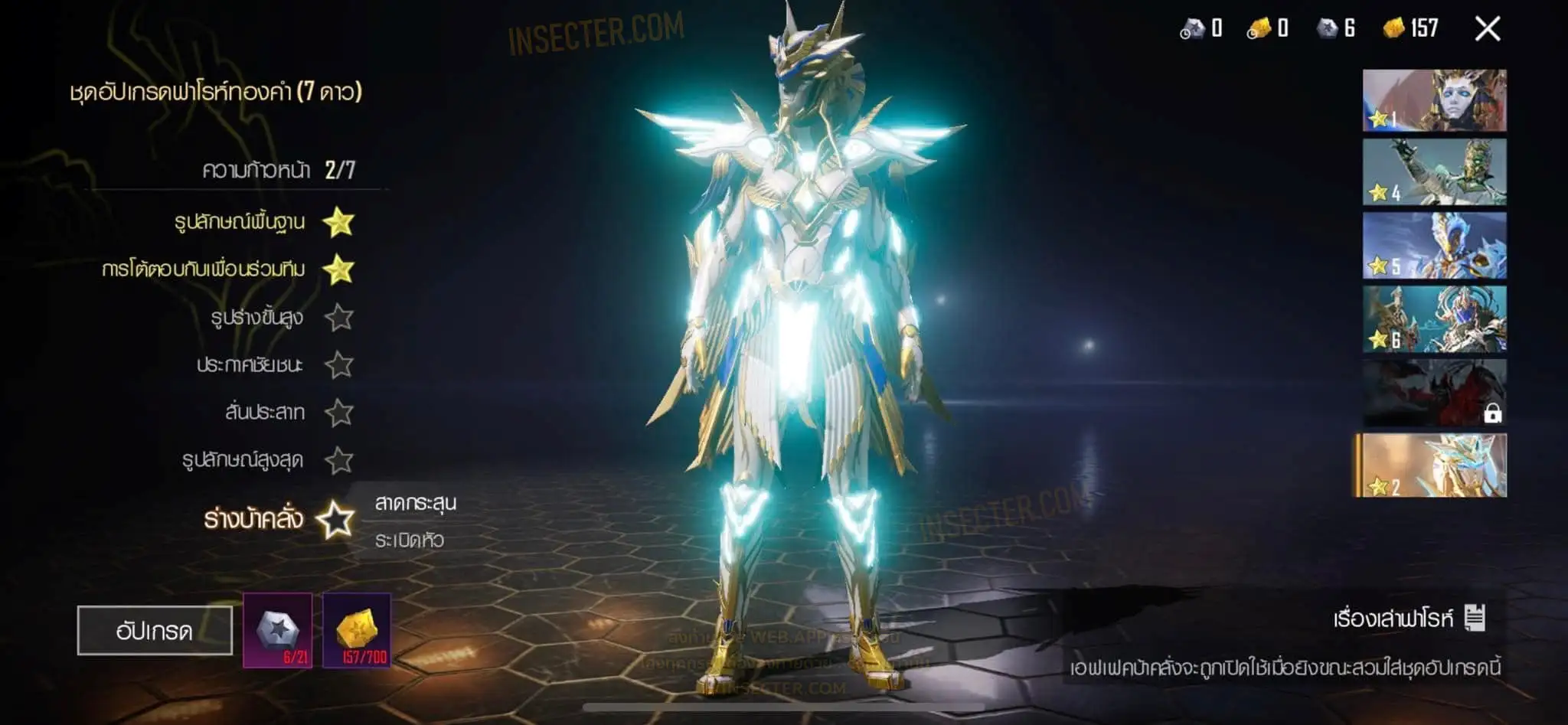
Task: Tap the อัปเกรด upgrade button
Action: pyautogui.click(x=155, y=631)
